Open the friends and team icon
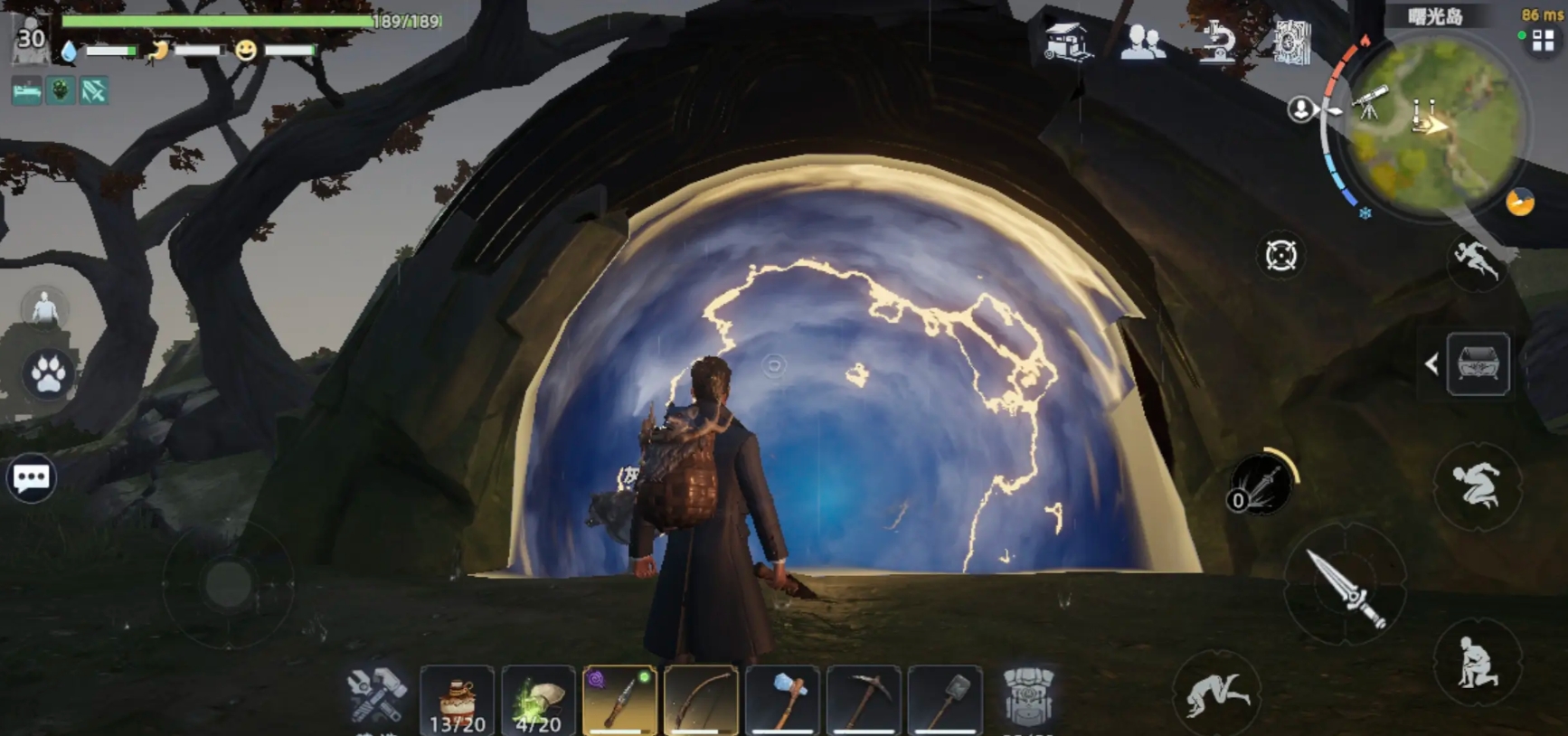This screenshot has width=1568, height=736. click(1142, 42)
